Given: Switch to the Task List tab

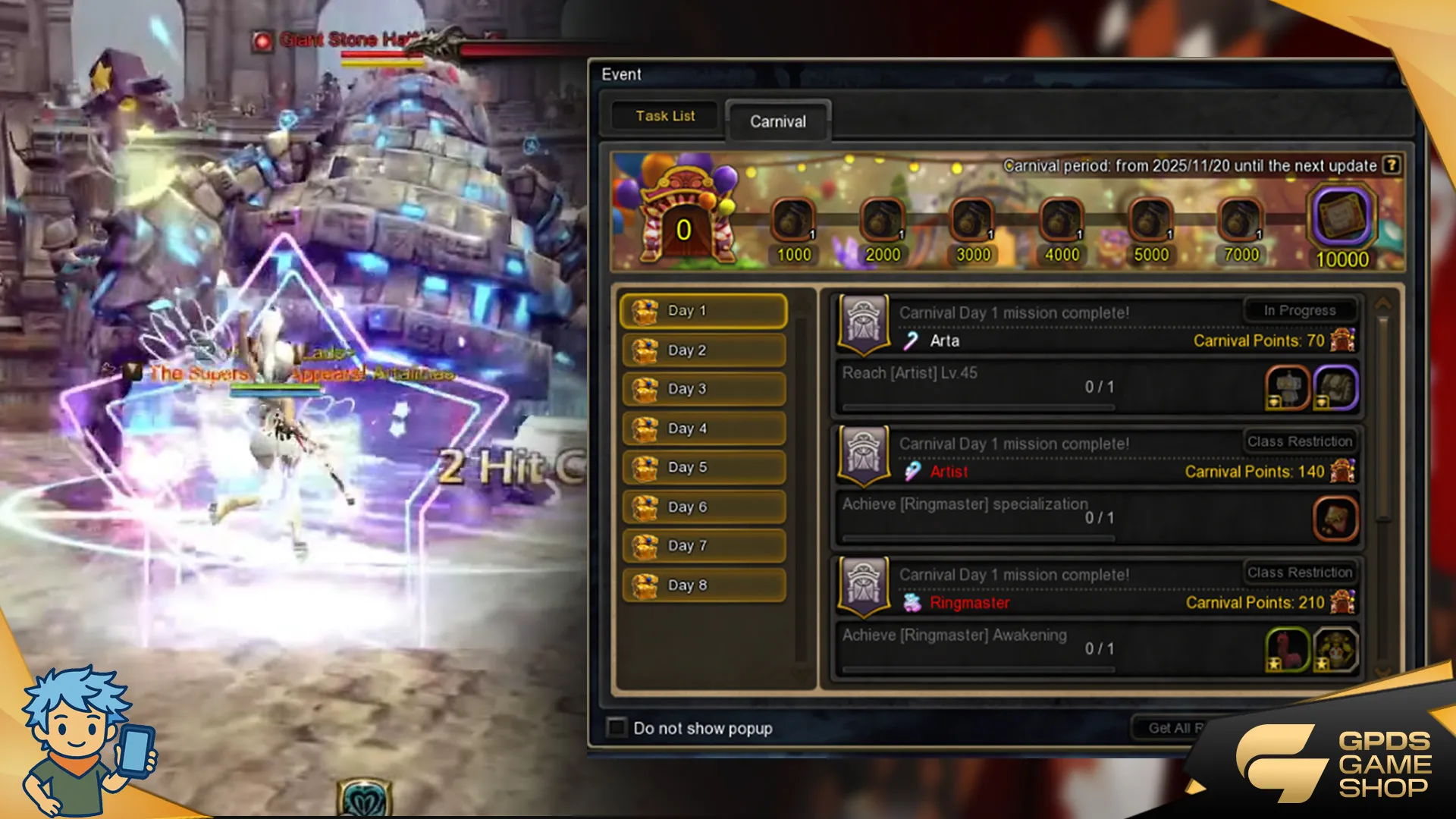Looking at the screenshot, I should pyautogui.click(x=665, y=116).
